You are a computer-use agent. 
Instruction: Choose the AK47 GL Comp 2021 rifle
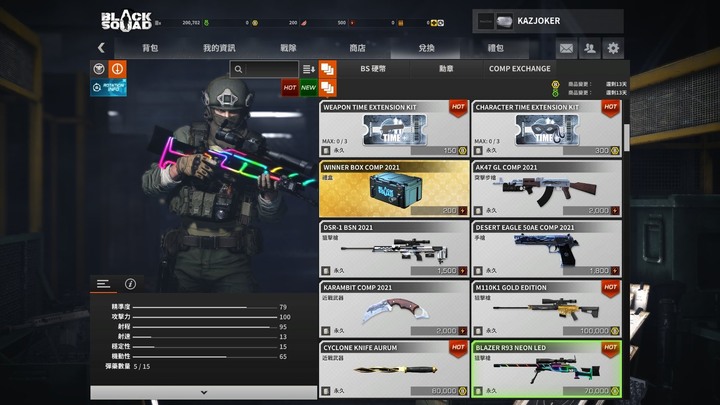click(x=546, y=189)
